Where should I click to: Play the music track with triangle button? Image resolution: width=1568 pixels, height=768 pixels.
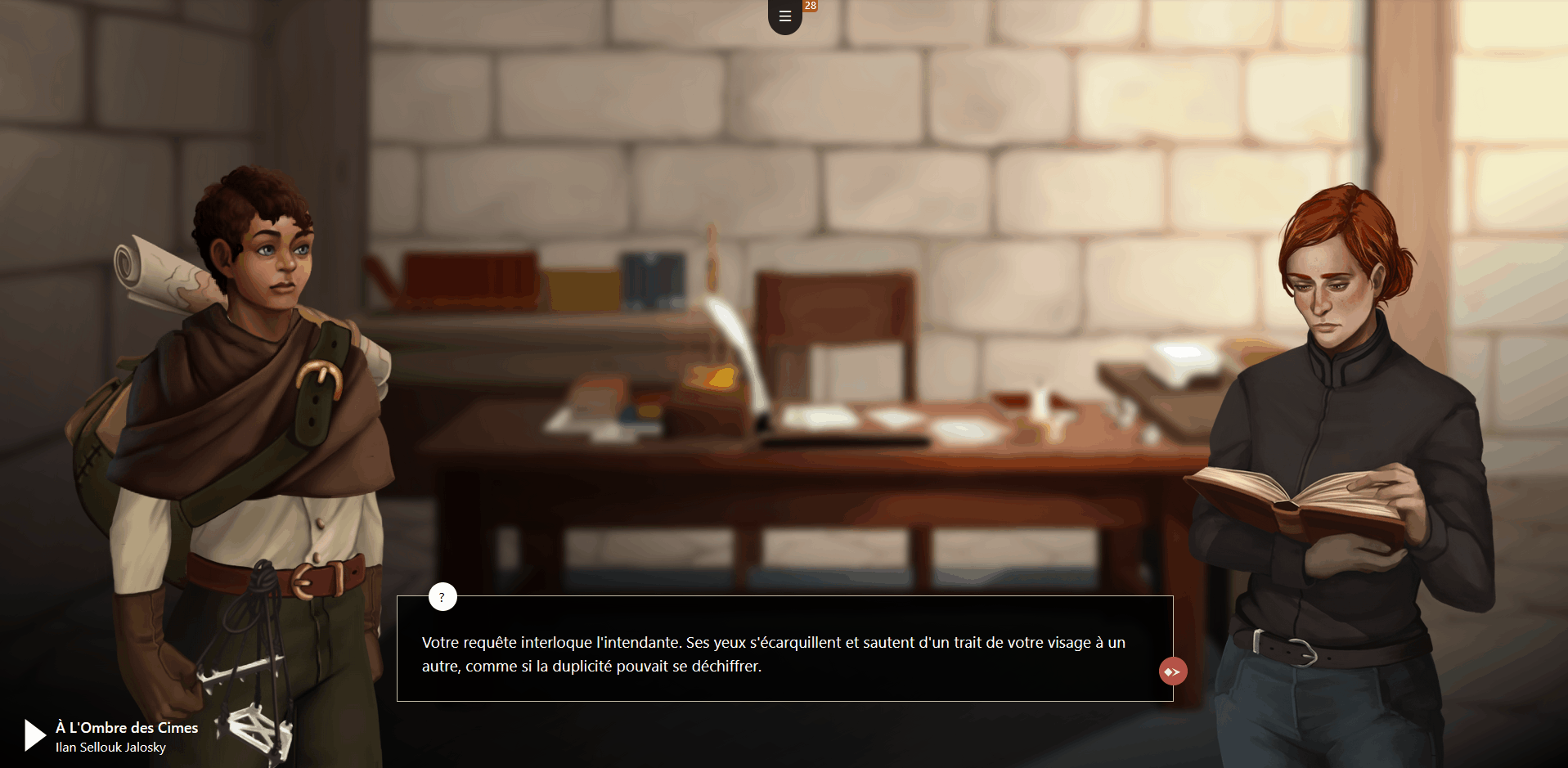[34, 734]
